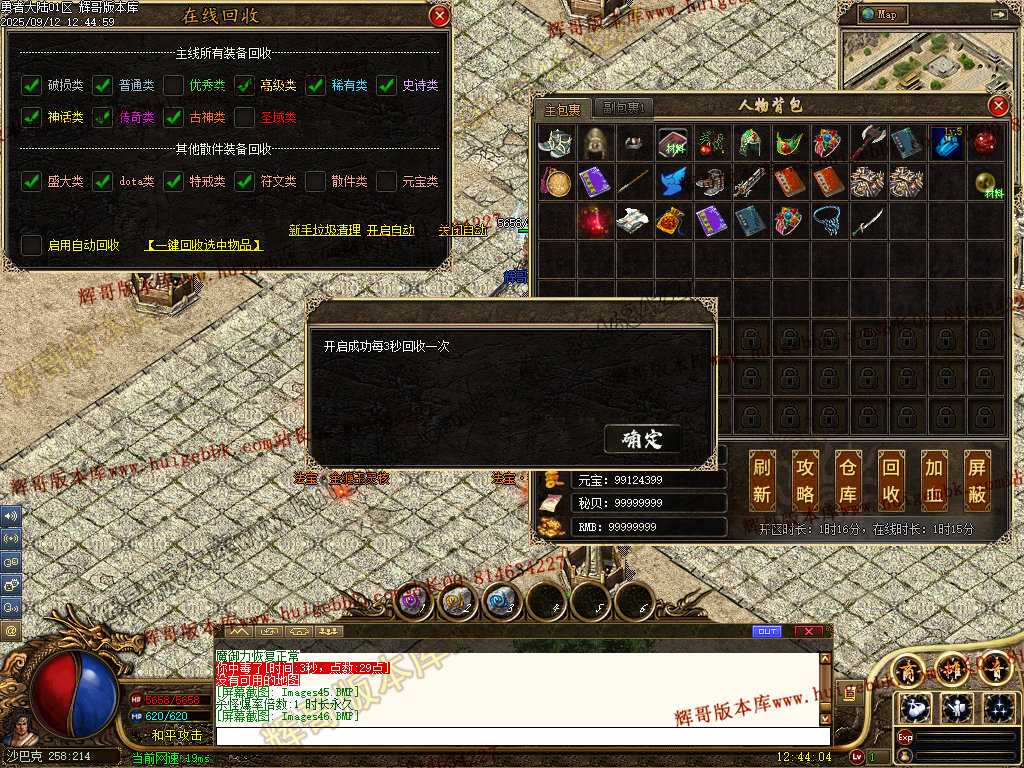Click the 一键回收选中物品 link

[204, 244]
